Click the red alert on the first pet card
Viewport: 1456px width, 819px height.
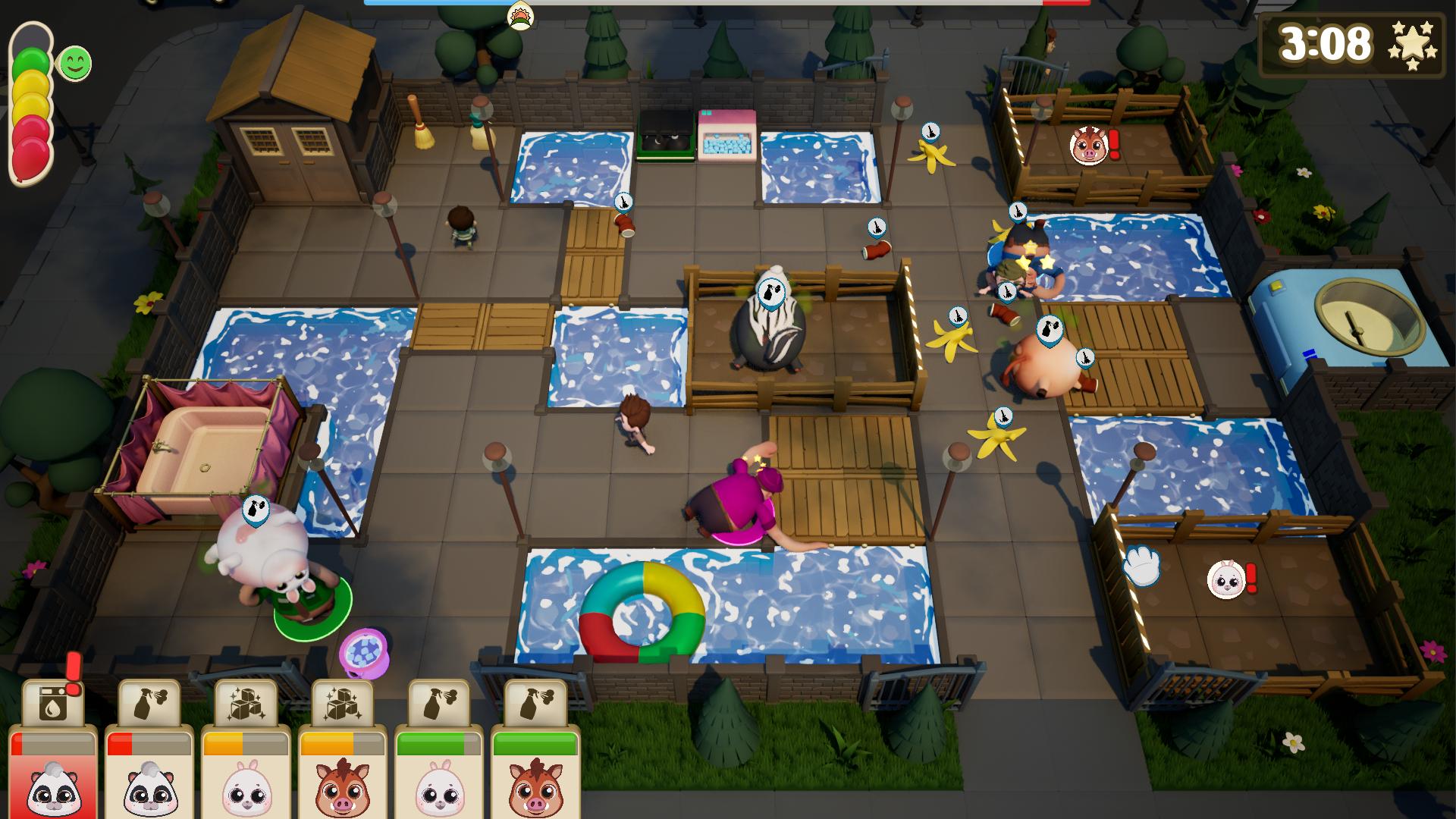point(72,669)
